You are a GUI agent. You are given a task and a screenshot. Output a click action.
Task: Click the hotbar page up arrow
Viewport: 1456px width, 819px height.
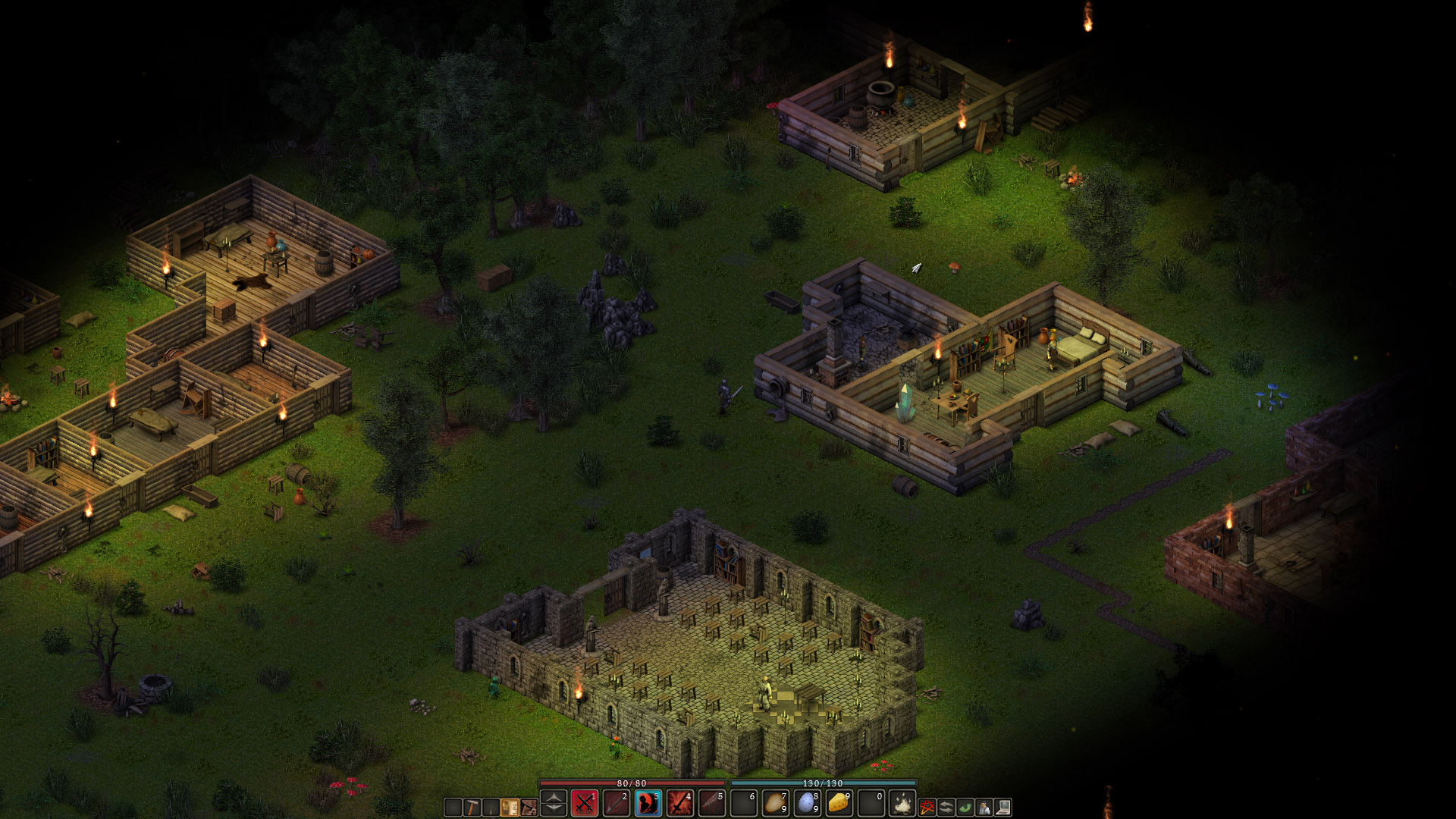click(x=554, y=796)
